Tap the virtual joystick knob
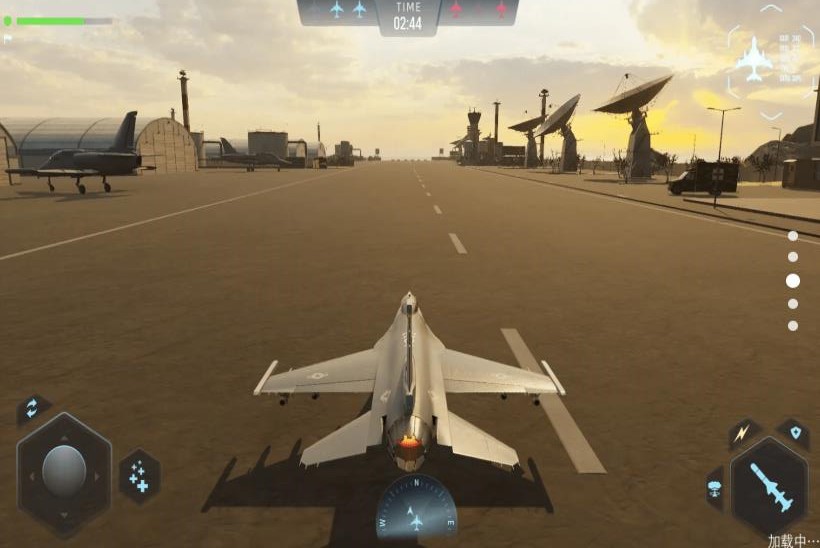 [x=64, y=471]
